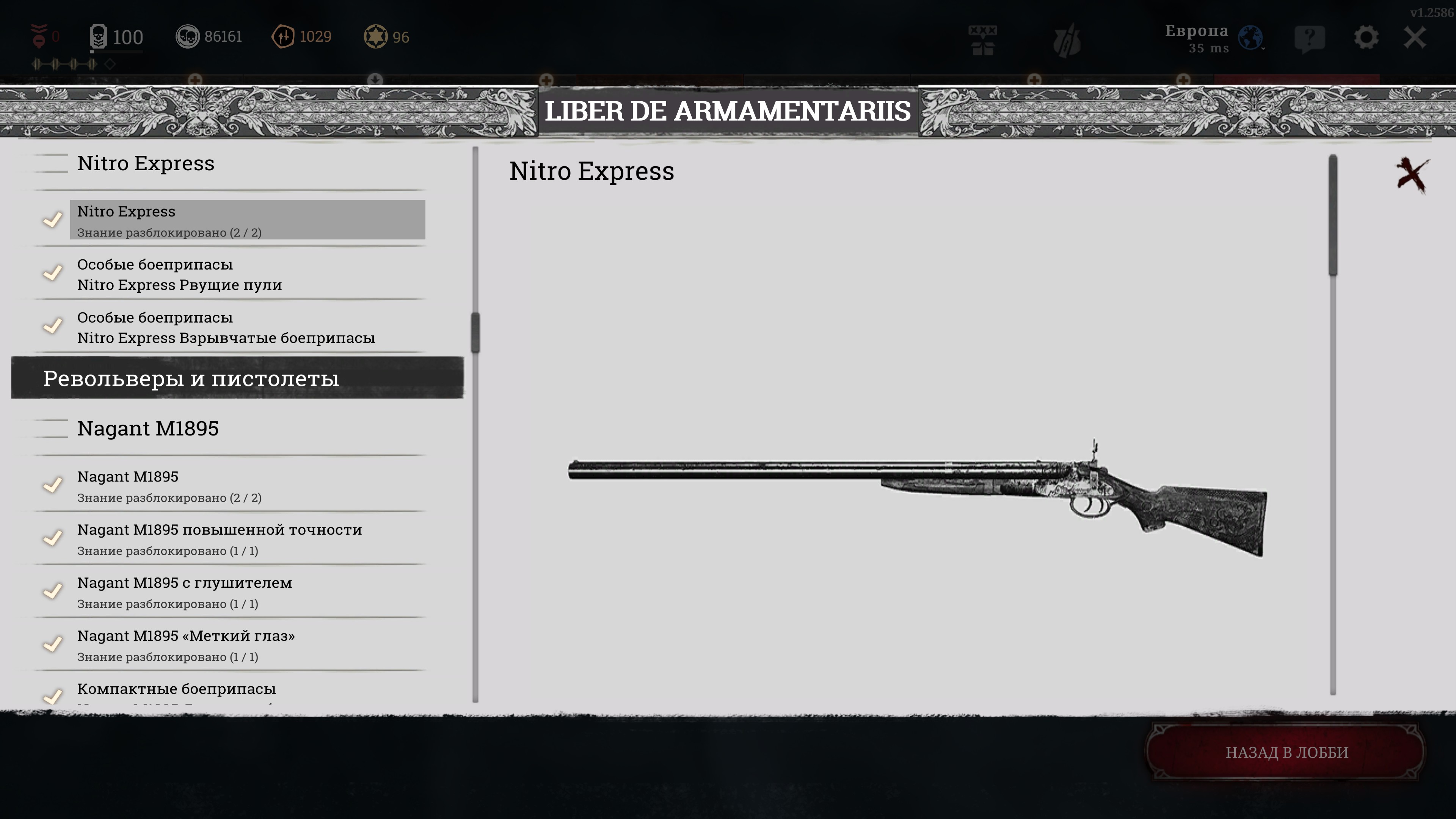Viewport: 1456px width, 819px height.
Task: Choose Nitro Express Взрывчатые боеприпасы entry
Action: click(247, 327)
